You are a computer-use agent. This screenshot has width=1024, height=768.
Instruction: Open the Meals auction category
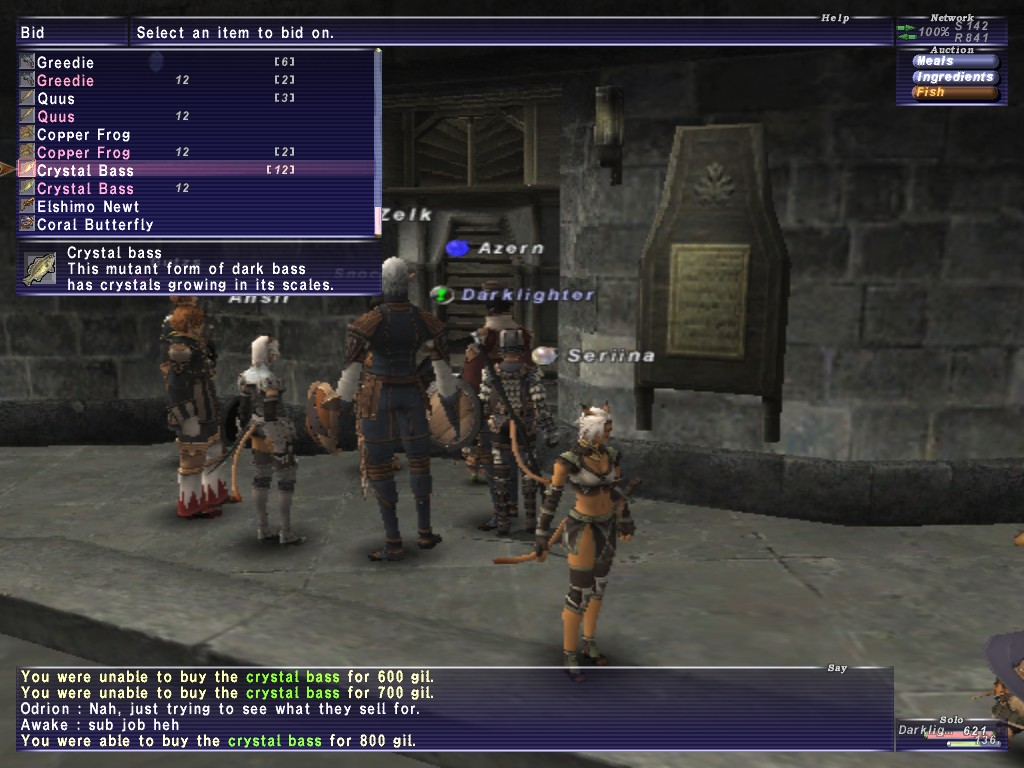coord(953,62)
